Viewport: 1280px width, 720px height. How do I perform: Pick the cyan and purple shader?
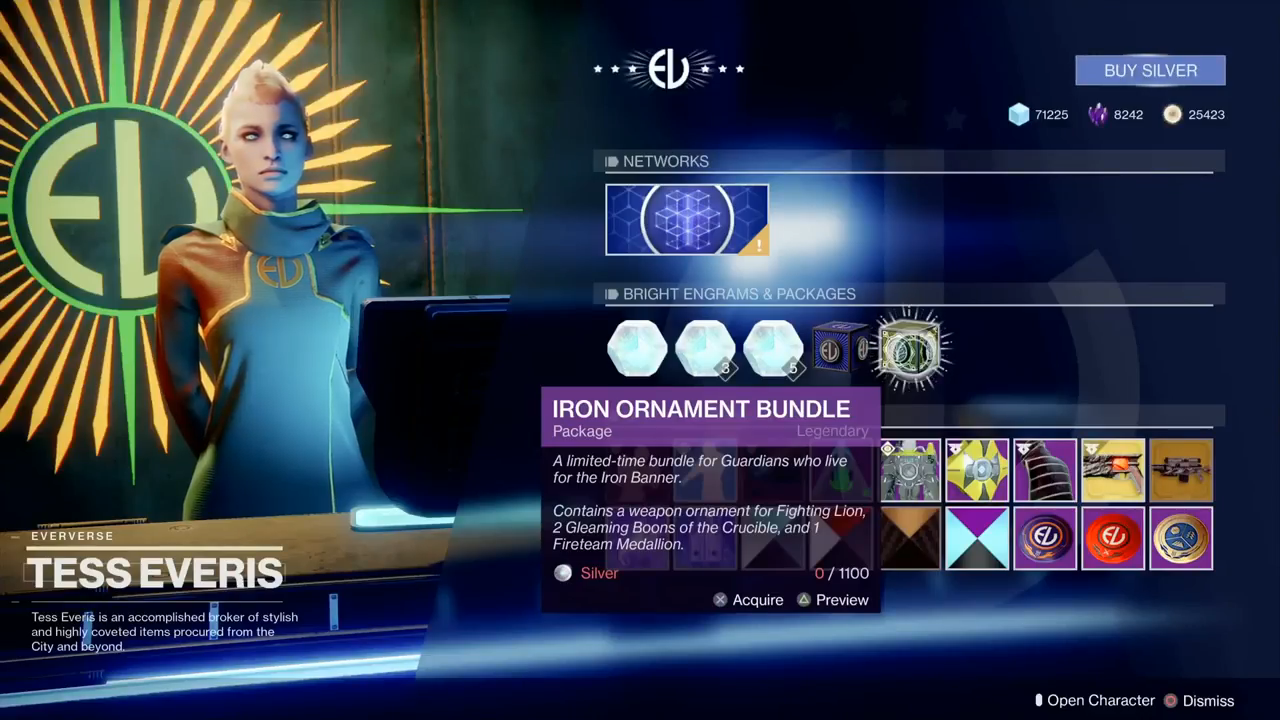(978, 538)
